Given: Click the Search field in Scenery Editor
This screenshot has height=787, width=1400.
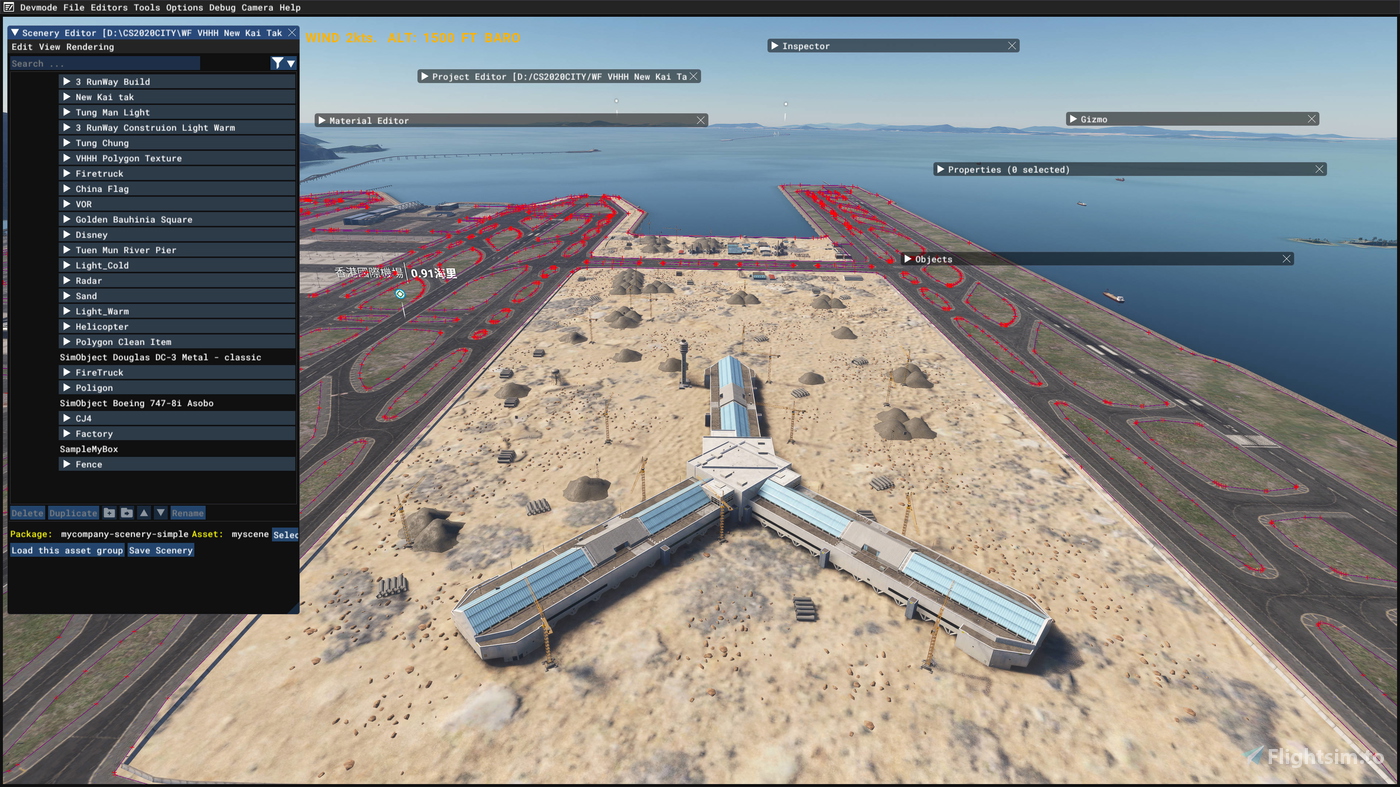Looking at the screenshot, I should pyautogui.click(x=100, y=62).
